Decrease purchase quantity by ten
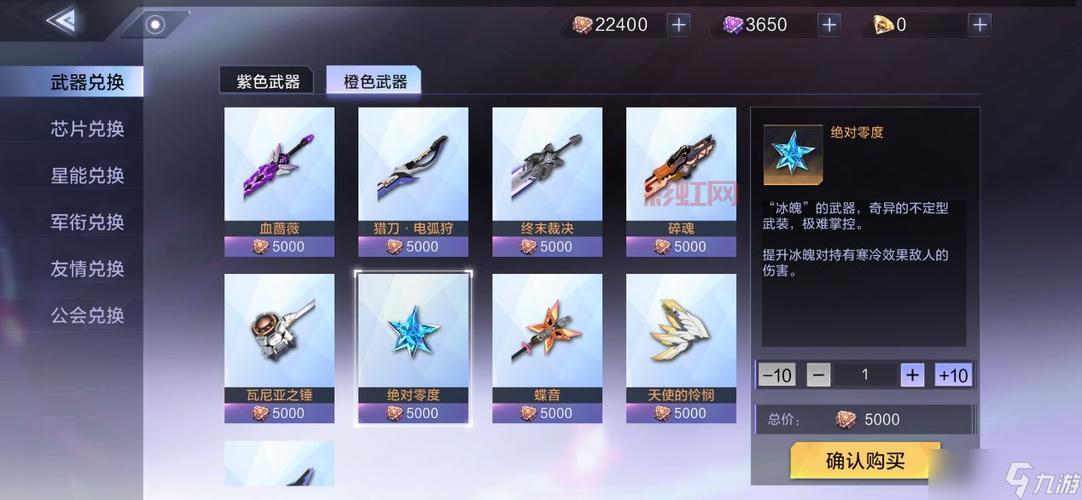Viewport: 1082px width, 500px height. pos(776,375)
